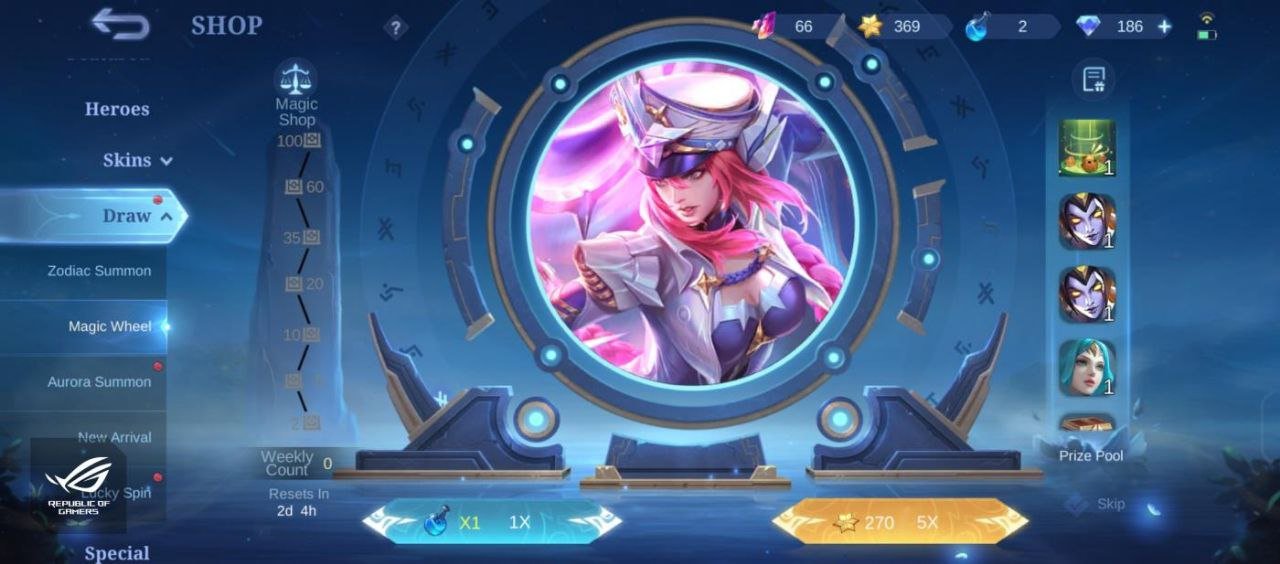
Task: Select the green pumpkin prize thumbnail
Action: coord(1087,148)
